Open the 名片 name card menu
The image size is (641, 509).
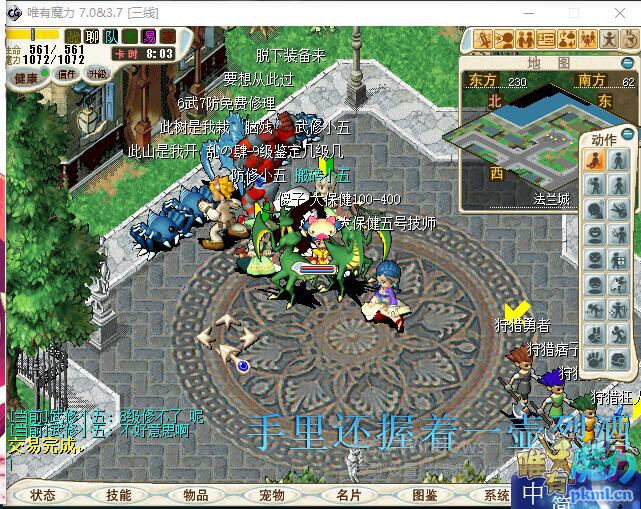(x=348, y=495)
